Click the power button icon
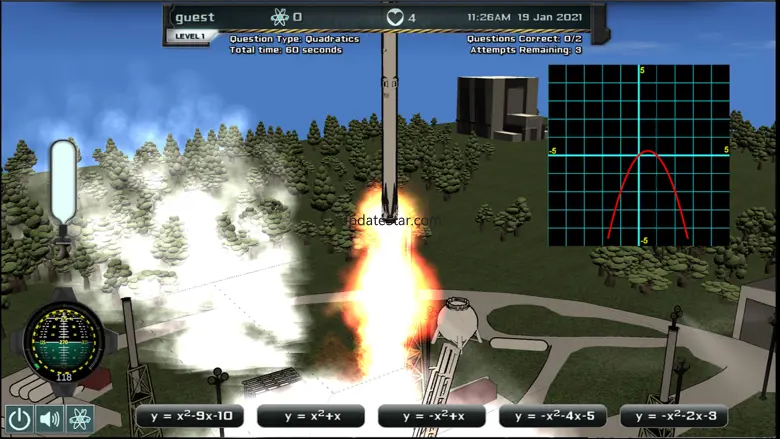780x439 pixels. coord(19,418)
